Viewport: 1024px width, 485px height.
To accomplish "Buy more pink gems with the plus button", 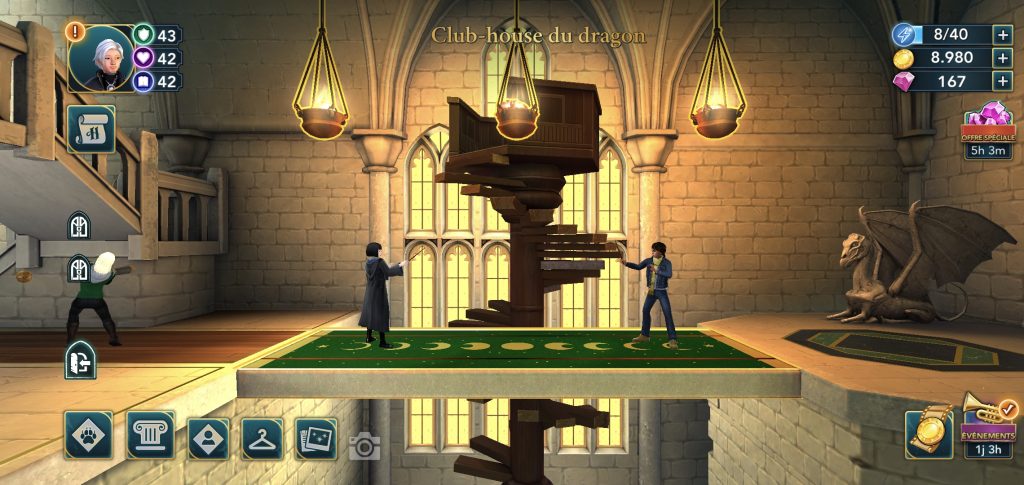I will [x=1002, y=82].
